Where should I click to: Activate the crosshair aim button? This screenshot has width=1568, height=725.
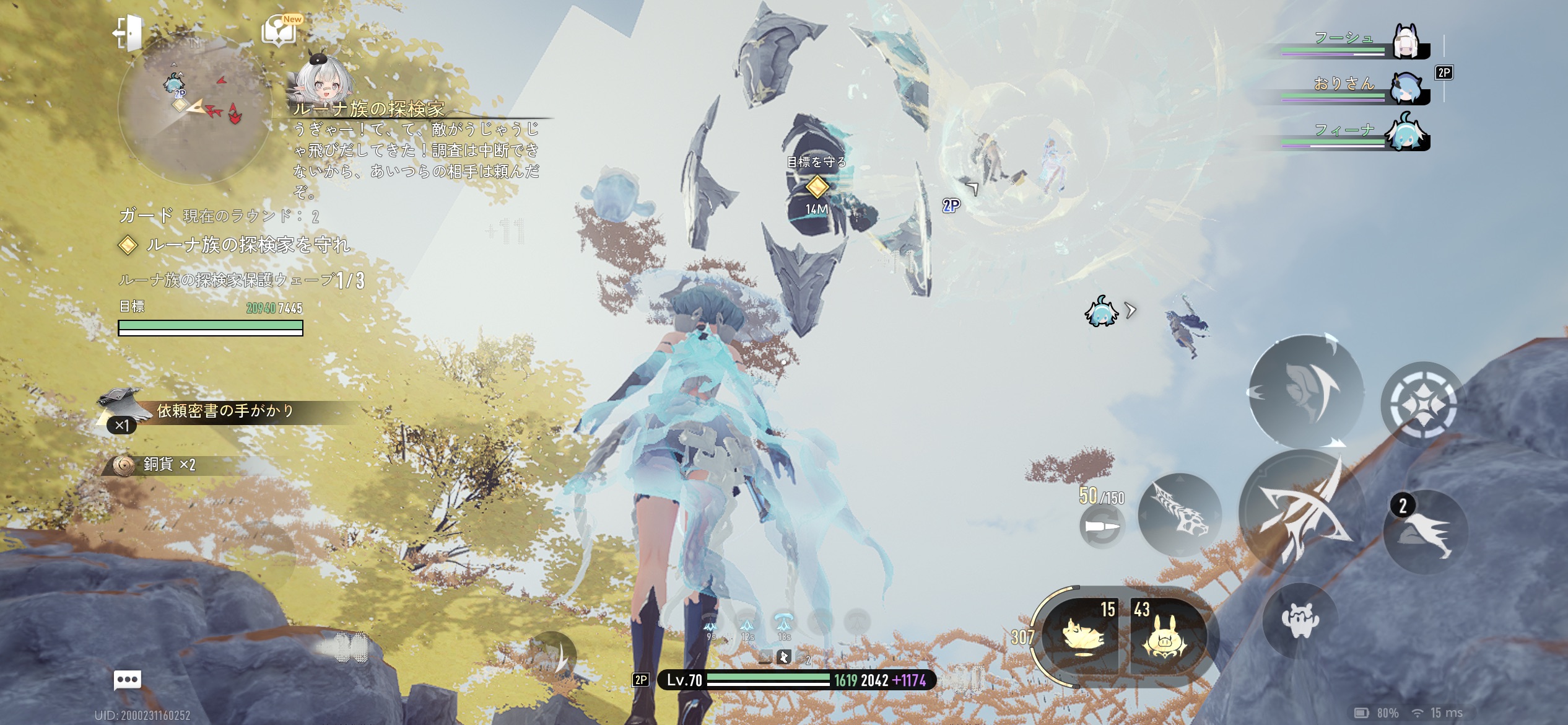click(1422, 404)
